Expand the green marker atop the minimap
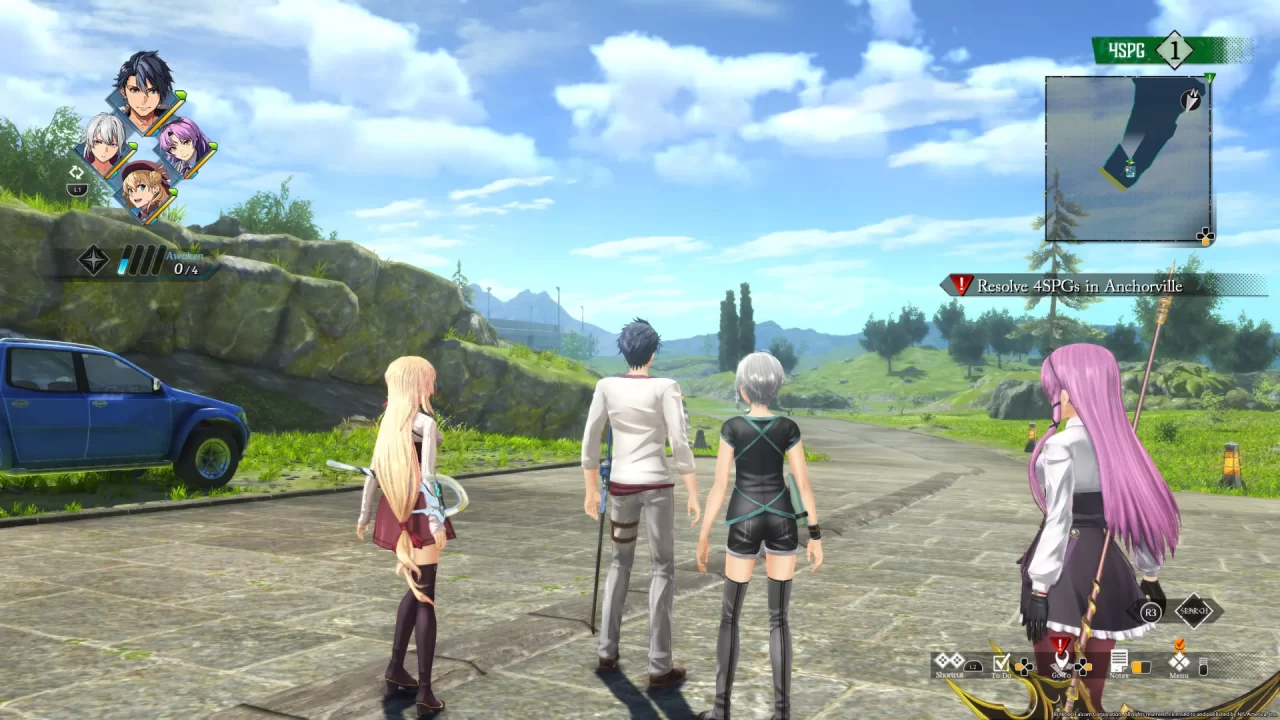Viewport: 1280px width, 720px height. click(1209, 78)
